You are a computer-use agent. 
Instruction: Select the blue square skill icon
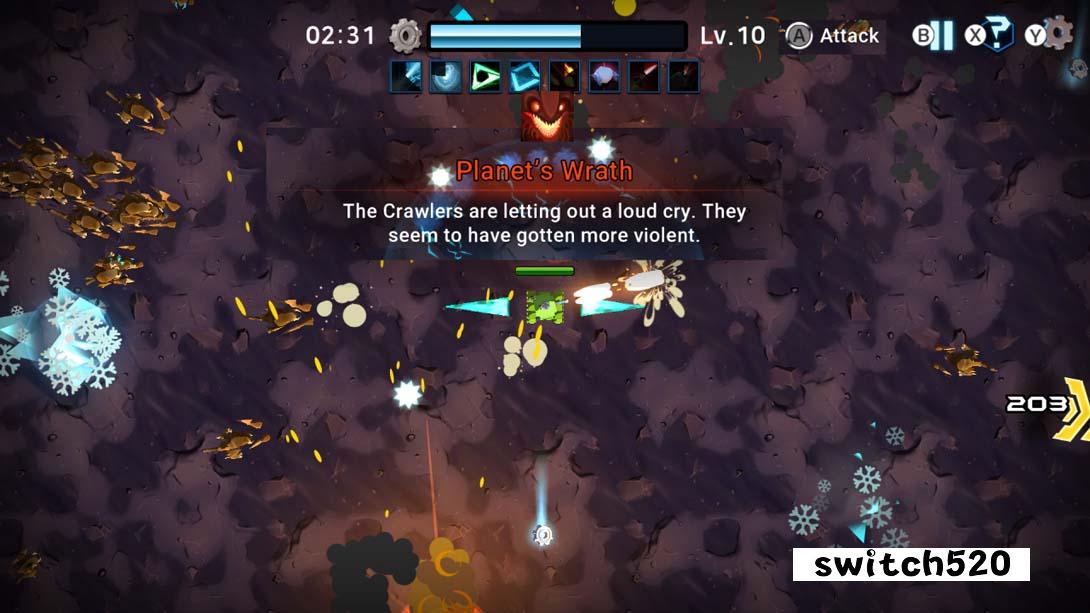[525, 77]
